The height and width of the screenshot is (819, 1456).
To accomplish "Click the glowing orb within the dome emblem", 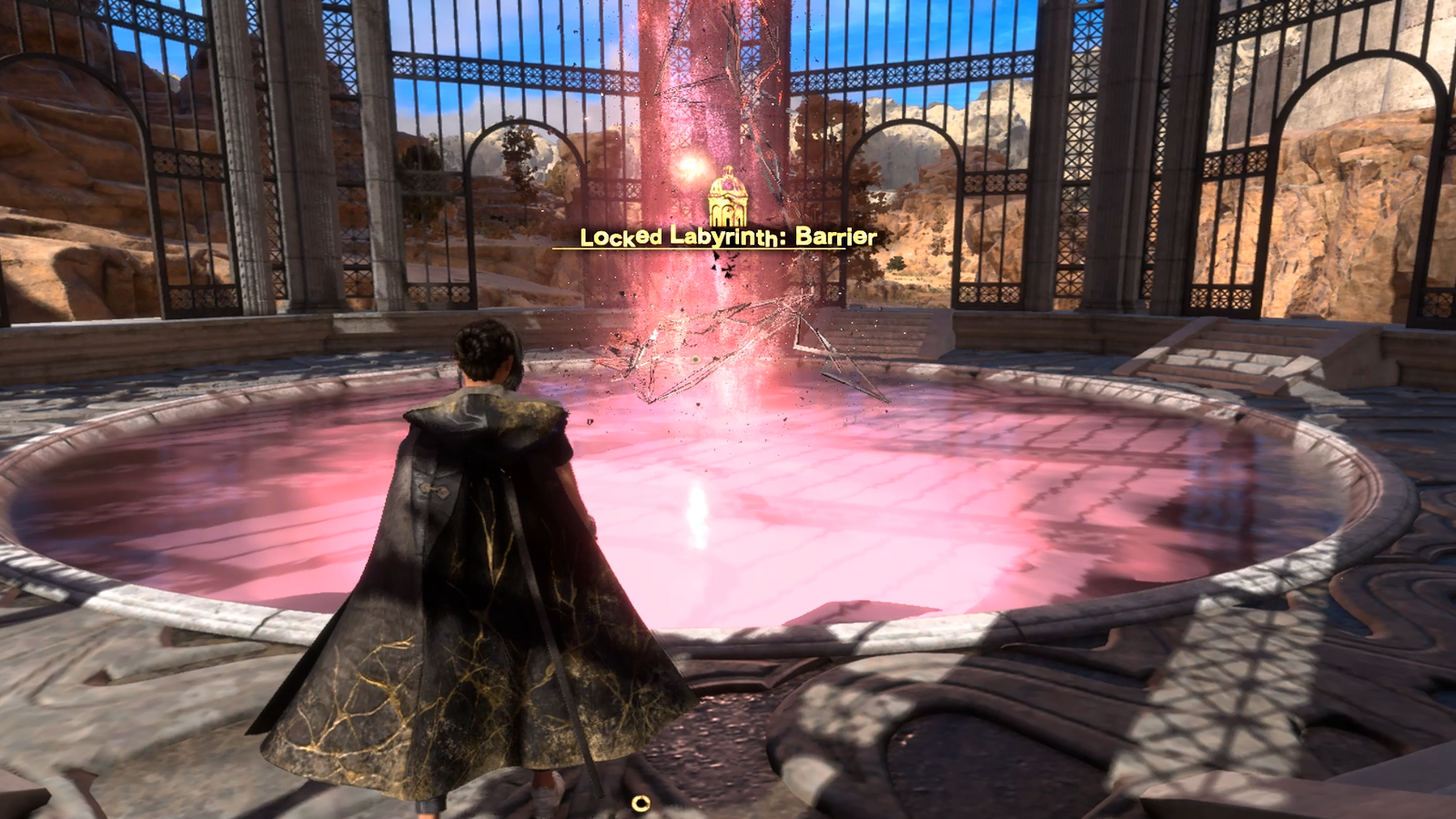I will tap(728, 184).
